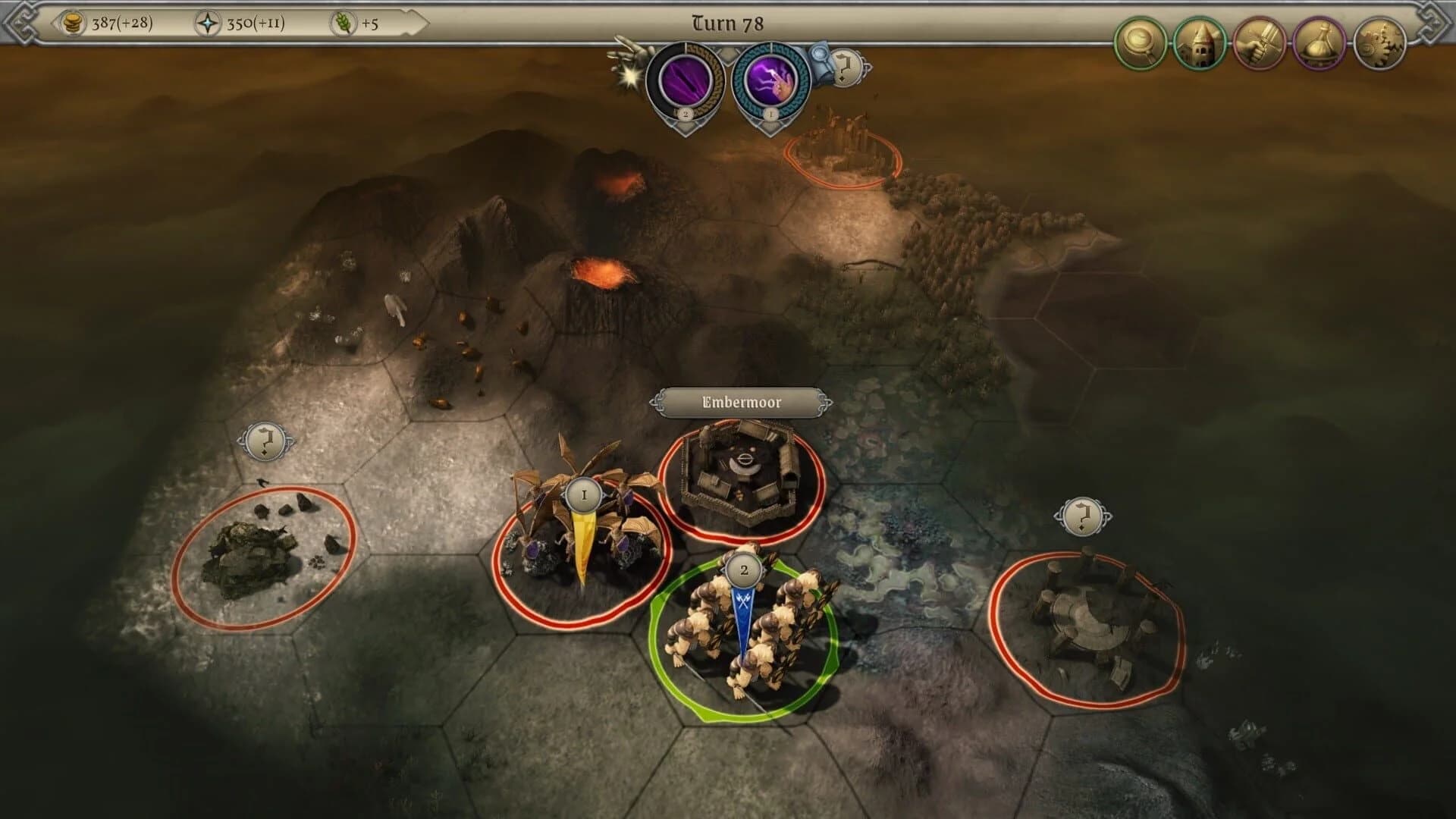
Task: Select the dragon army with yellow banner 1
Action: pyautogui.click(x=583, y=493)
